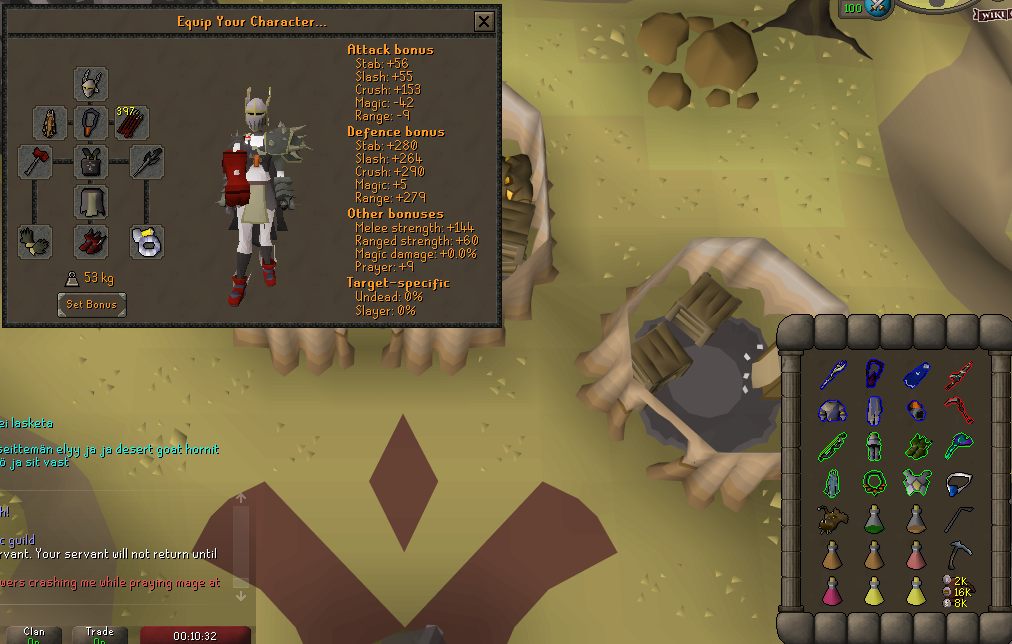Click the anglerfish in the inventory
The height and width of the screenshot is (644, 1012).
point(831,518)
